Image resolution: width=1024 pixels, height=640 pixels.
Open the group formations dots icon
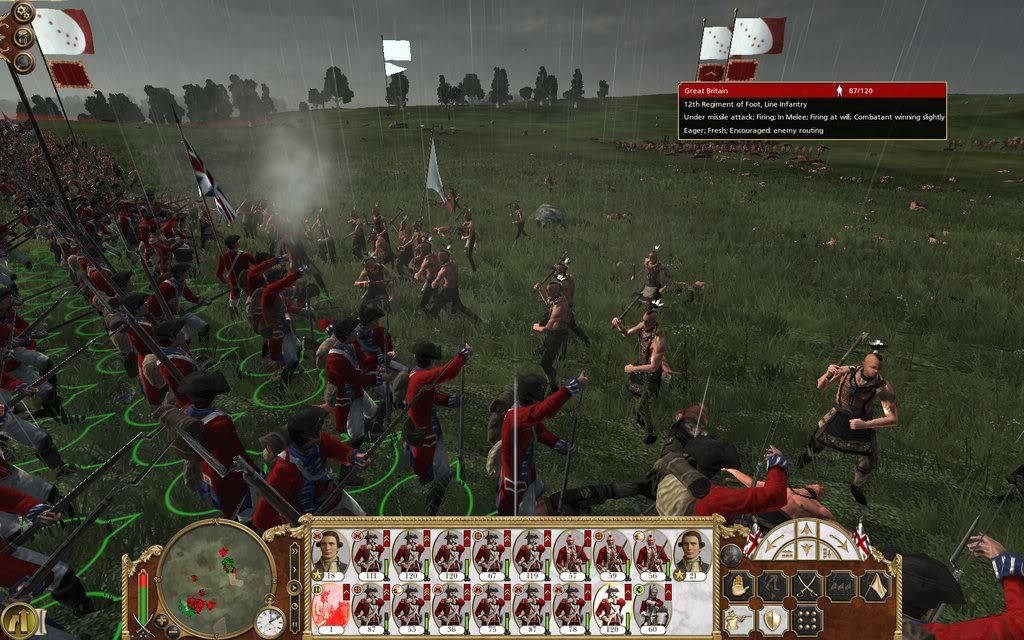coord(807,621)
